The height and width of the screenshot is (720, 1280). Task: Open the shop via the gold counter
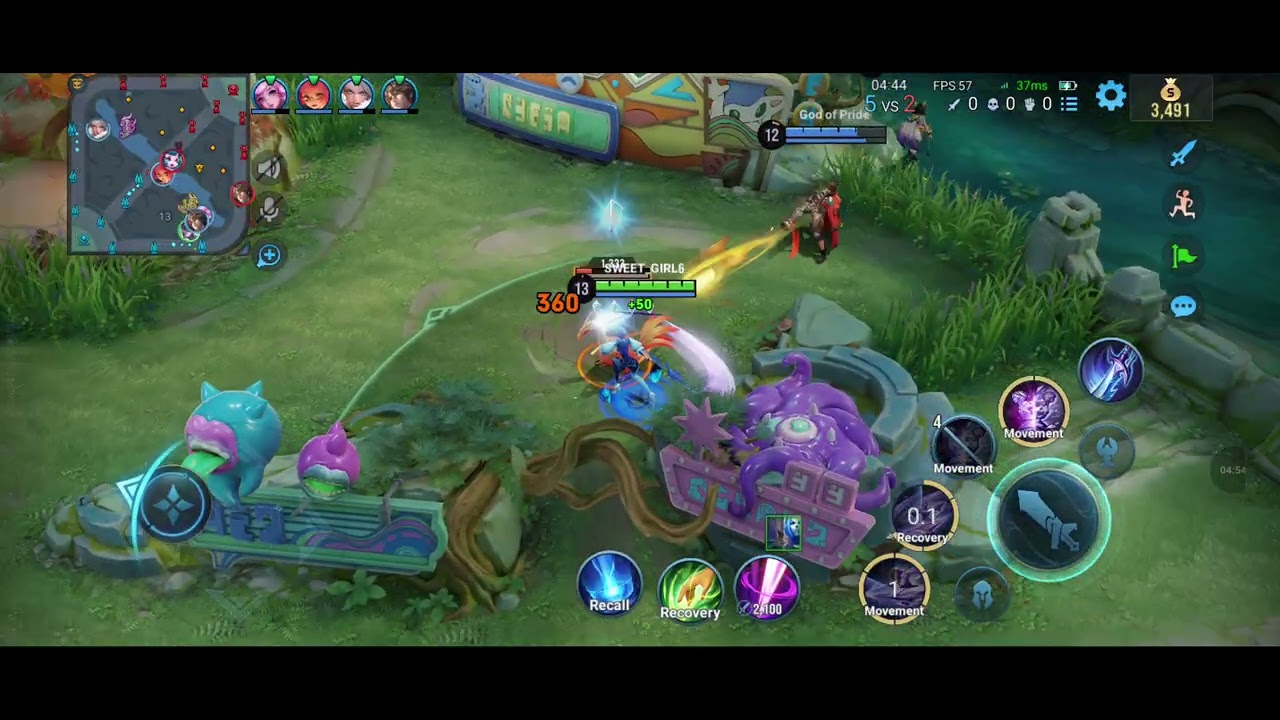(1170, 99)
